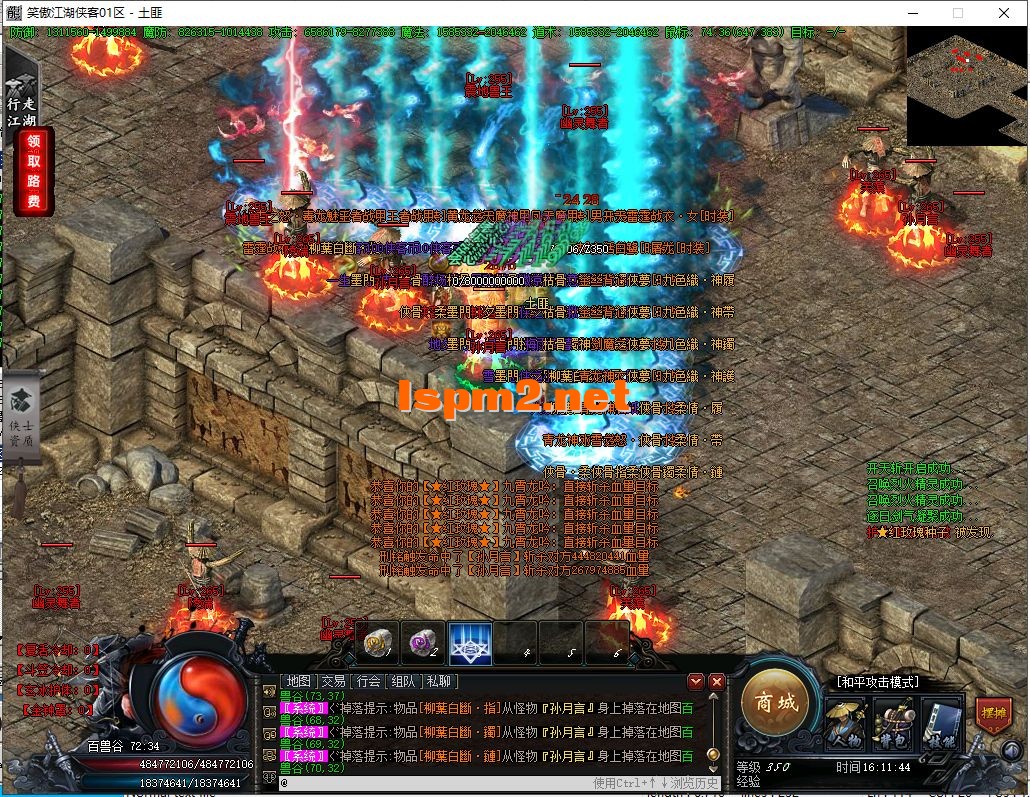
Task: Close the chat panel with the X
Action: coord(716,681)
